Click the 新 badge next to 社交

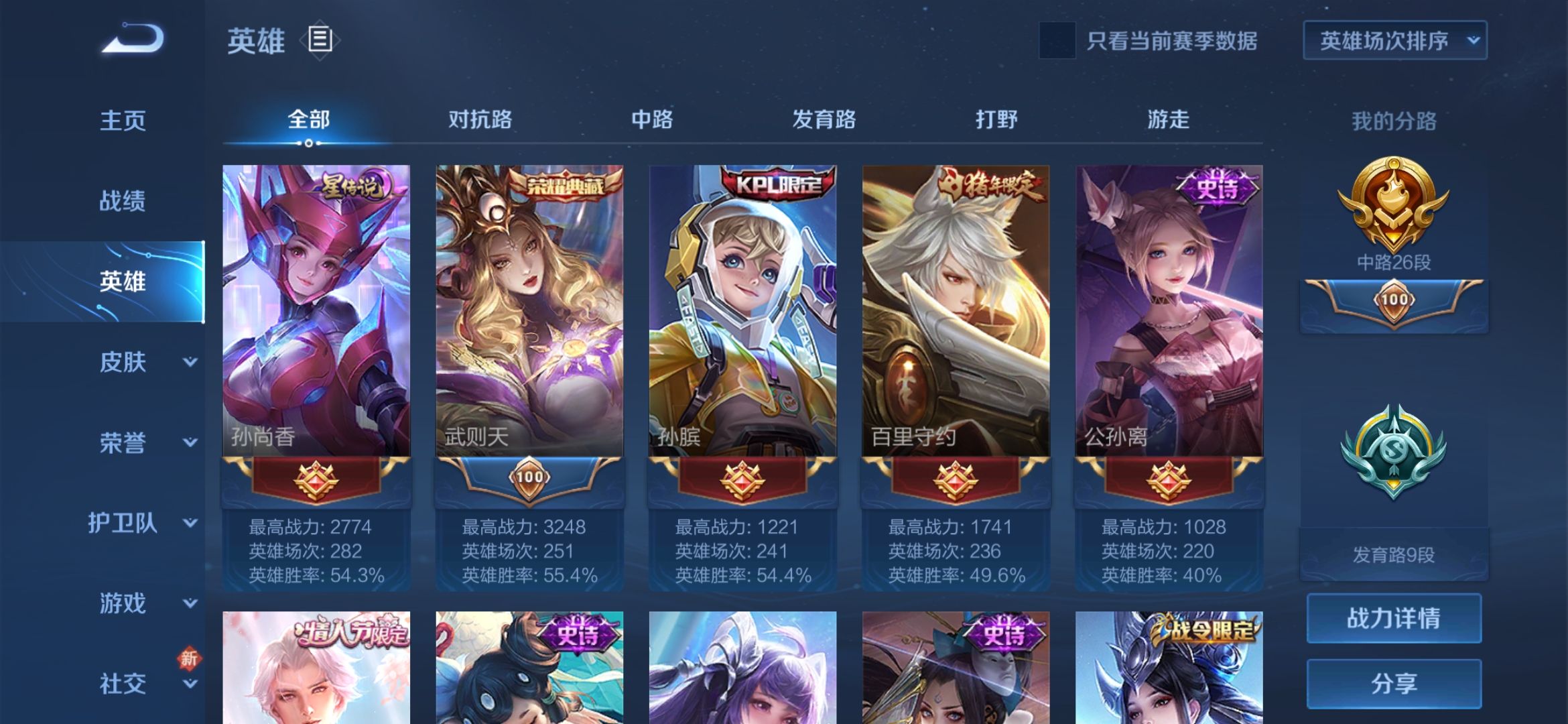tap(190, 660)
